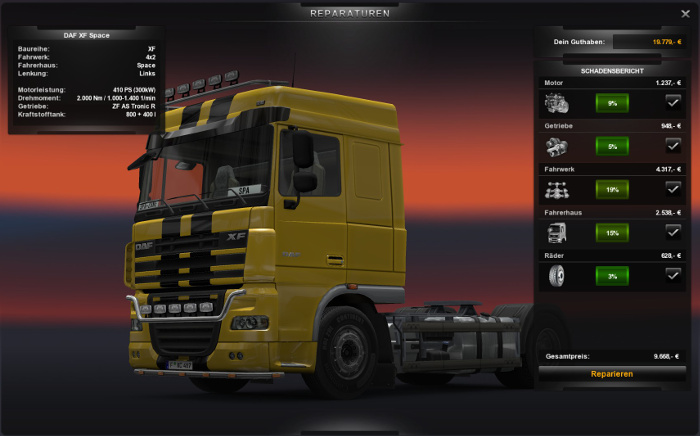The image size is (700, 436).
Task: Toggle the Motor repair checkbox
Action: (x=673, y=101)
